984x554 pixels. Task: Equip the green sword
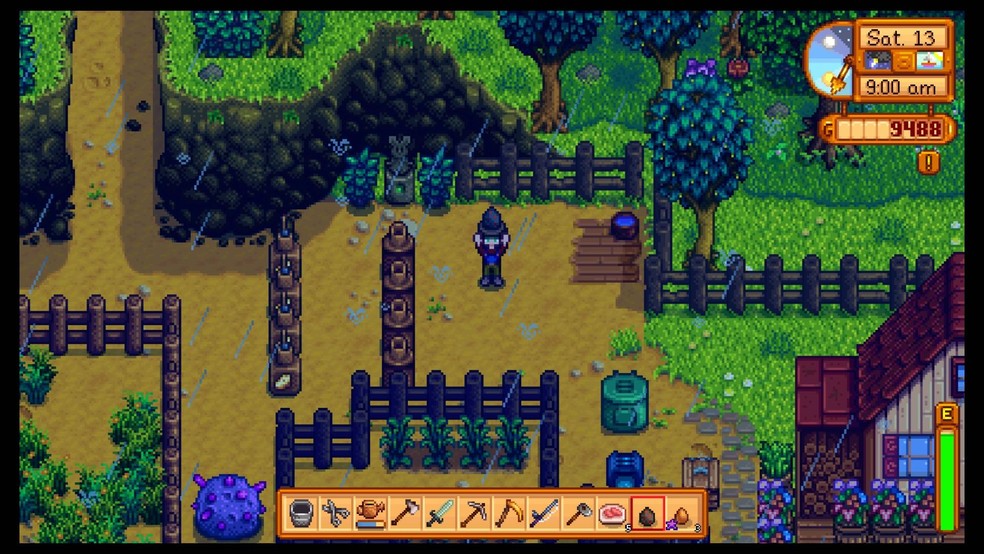pyautogui.click(x=439, y=513)
